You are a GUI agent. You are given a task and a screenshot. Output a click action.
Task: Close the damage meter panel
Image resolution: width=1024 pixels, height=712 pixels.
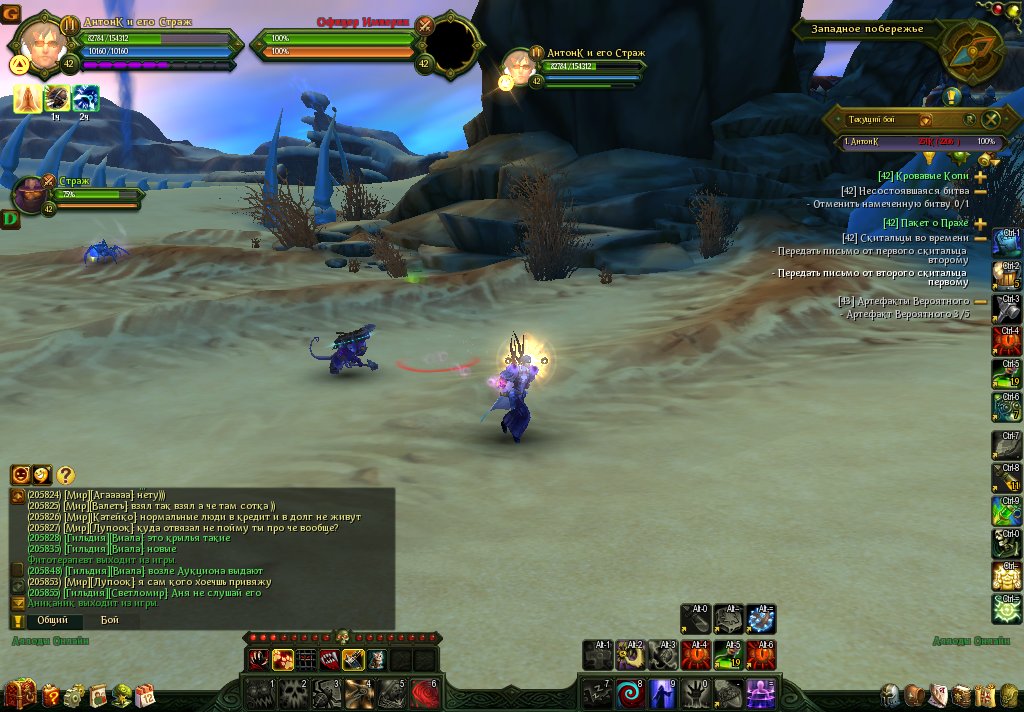(x=992, y=119)
